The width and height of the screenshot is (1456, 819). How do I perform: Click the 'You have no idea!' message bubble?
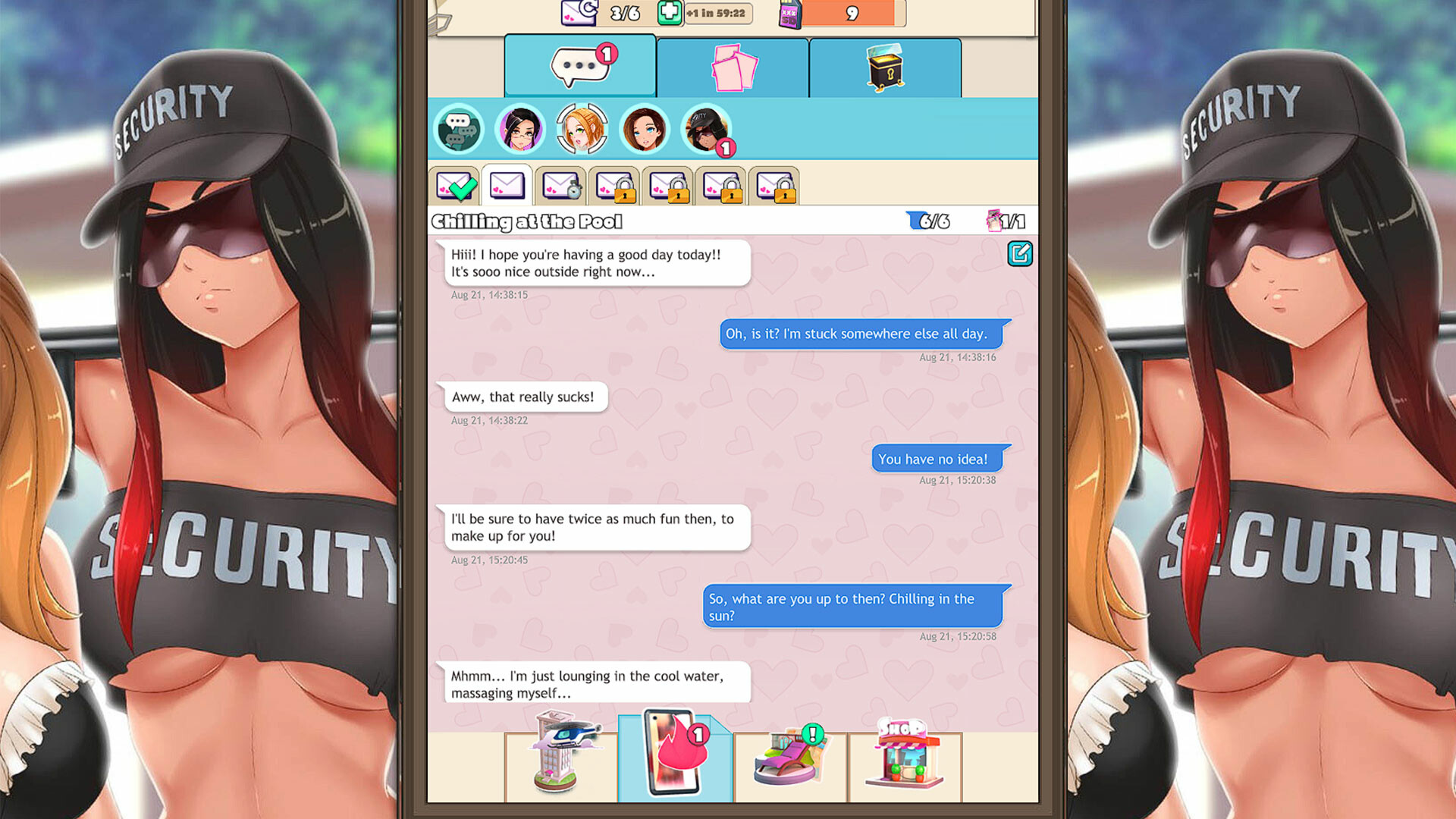click(937, 459)
